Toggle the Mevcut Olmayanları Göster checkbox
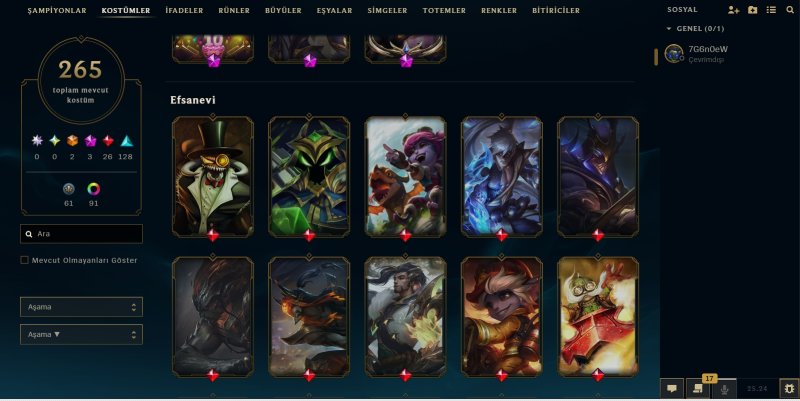 25,260
